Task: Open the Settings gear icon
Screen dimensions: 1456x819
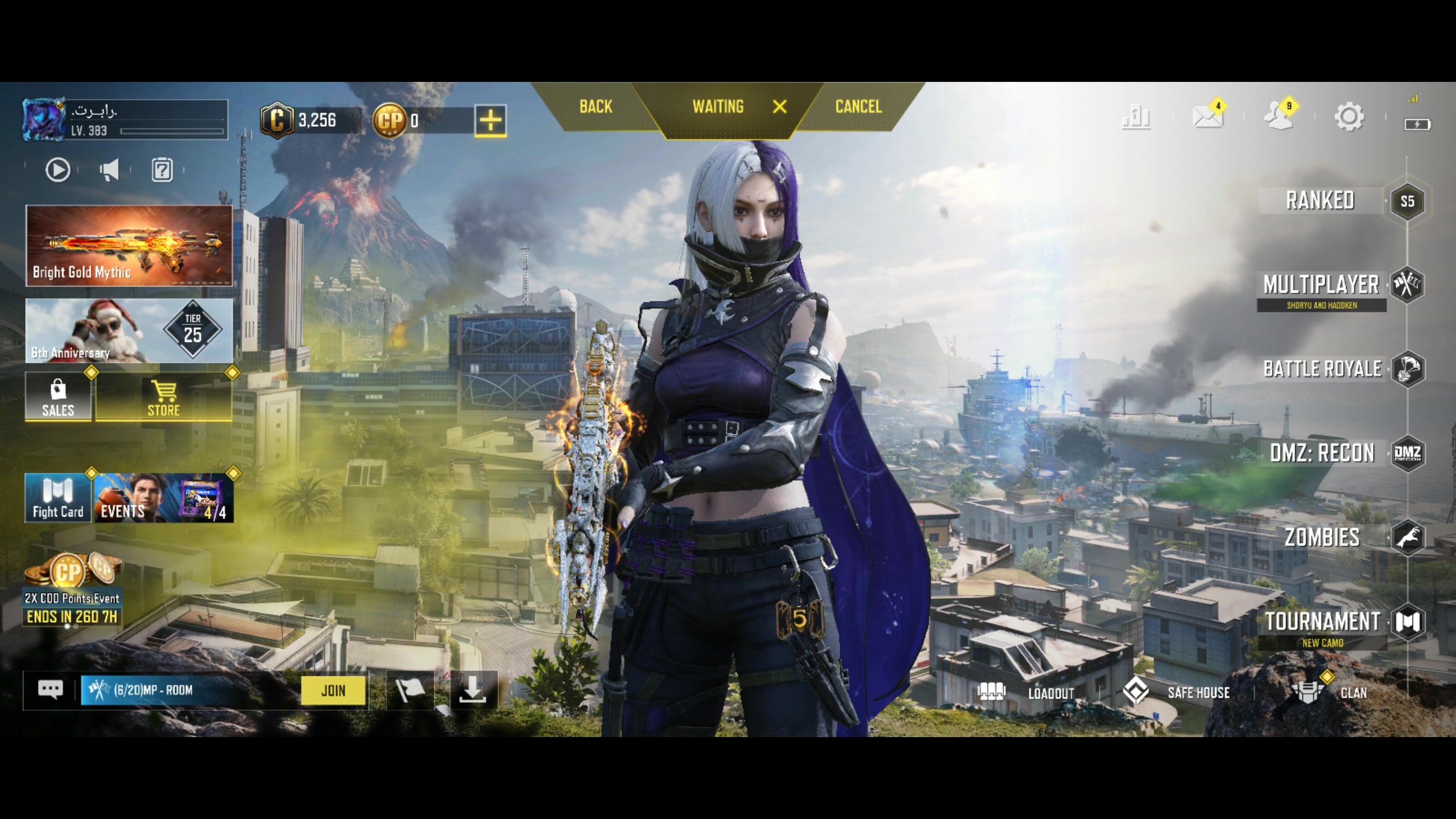Action: (x=1349, y=117)
